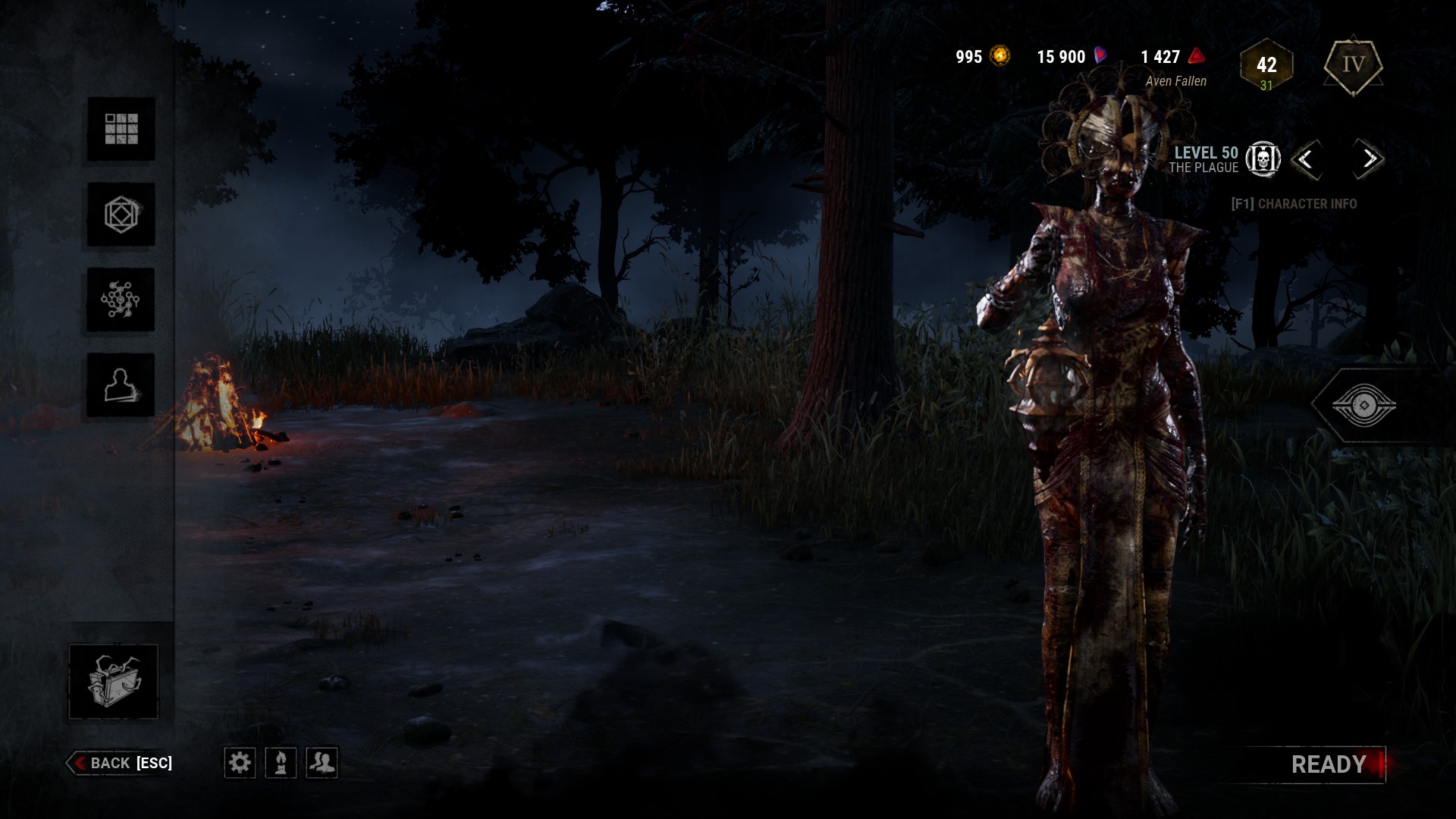Click the player level 42 badge
The image size is (1456, 819).
click(1266, 66)
